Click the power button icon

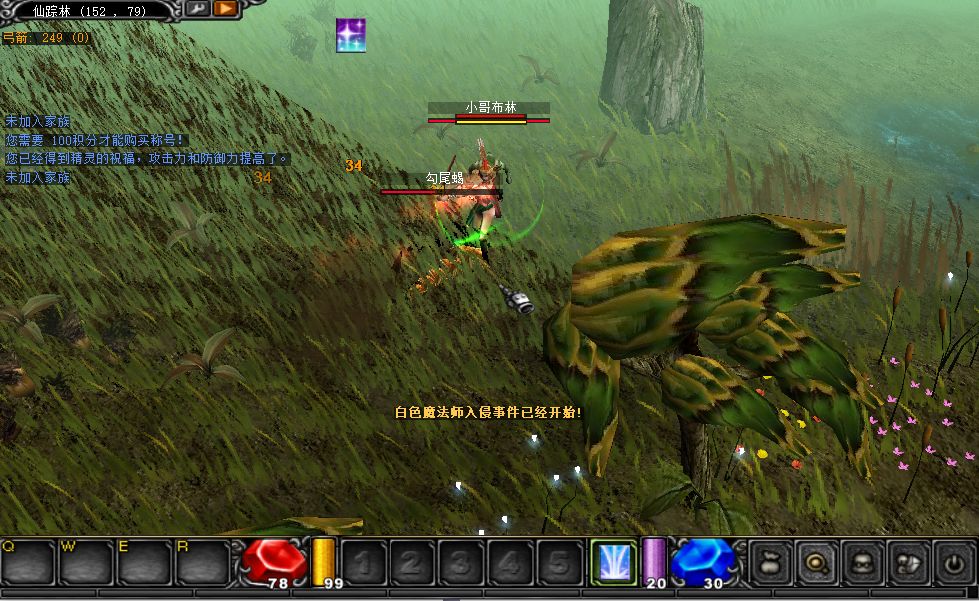coord(954,563)
